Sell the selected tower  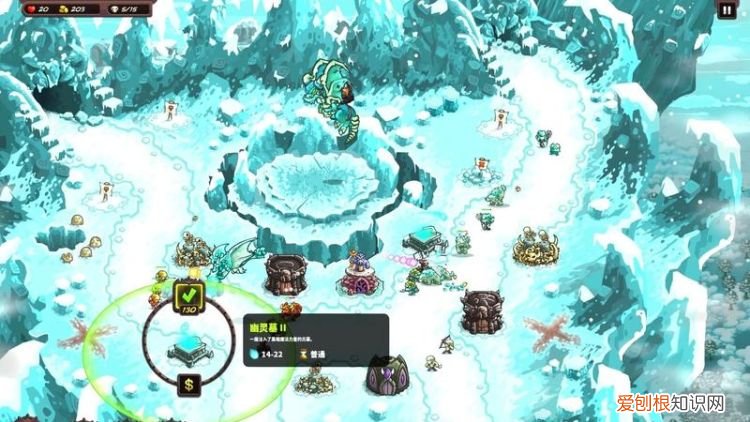pyautogui.click(x=188, y=385)
